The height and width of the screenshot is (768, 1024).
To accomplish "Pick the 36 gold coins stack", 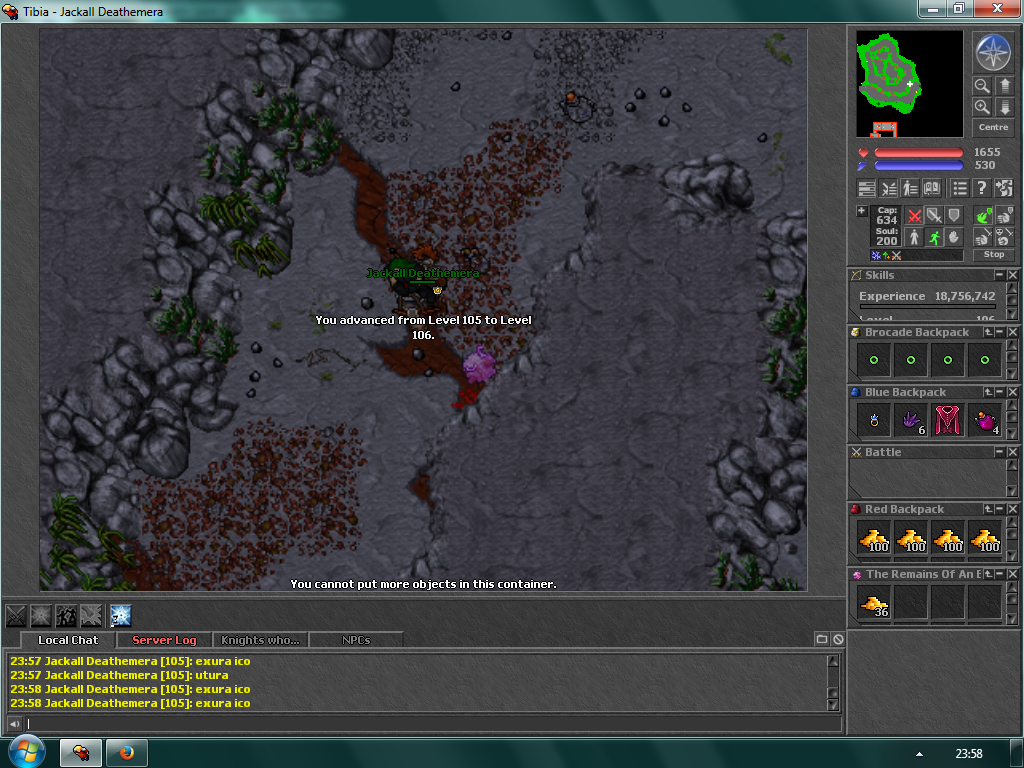I will click(x=874, y=603).
